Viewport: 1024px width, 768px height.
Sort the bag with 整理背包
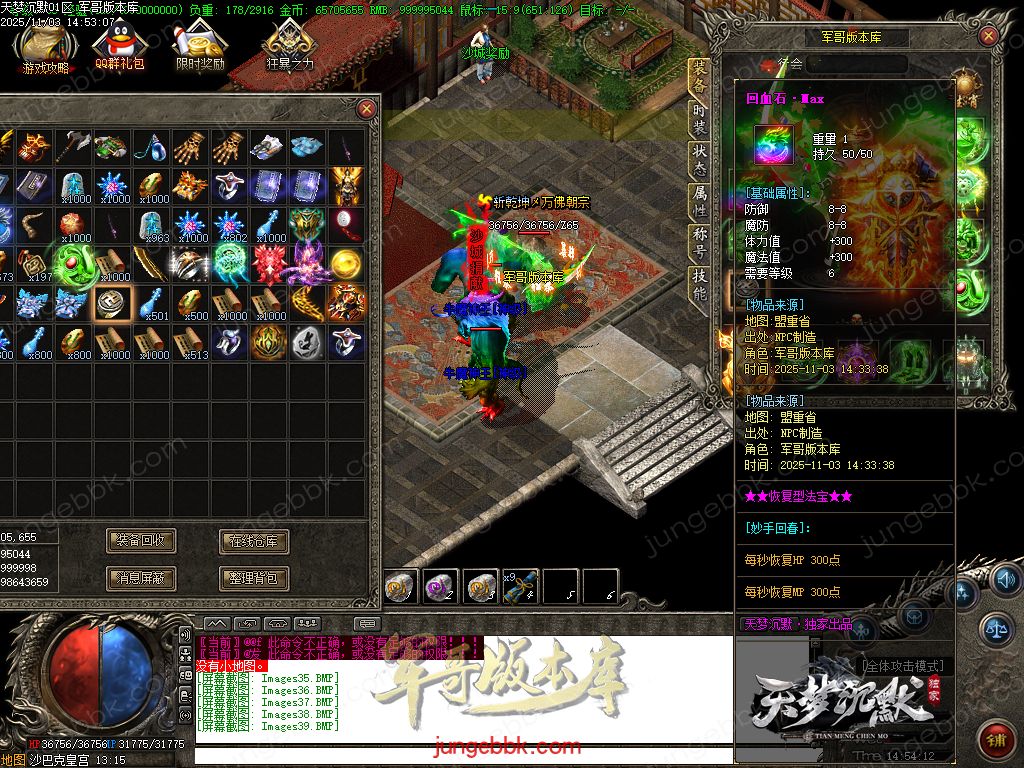point(254,577)
